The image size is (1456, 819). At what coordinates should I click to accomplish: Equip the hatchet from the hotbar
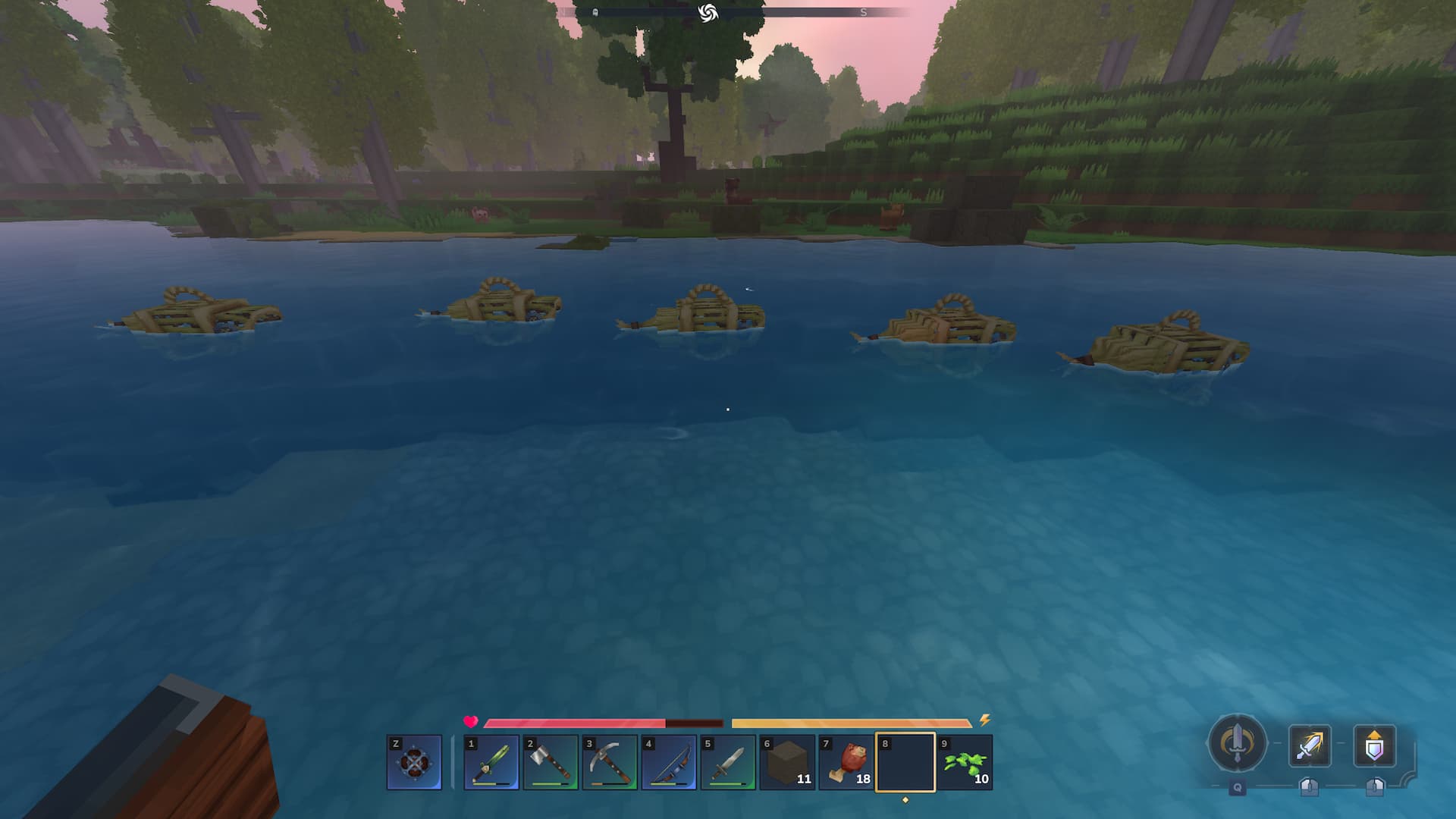pos(551,762)
